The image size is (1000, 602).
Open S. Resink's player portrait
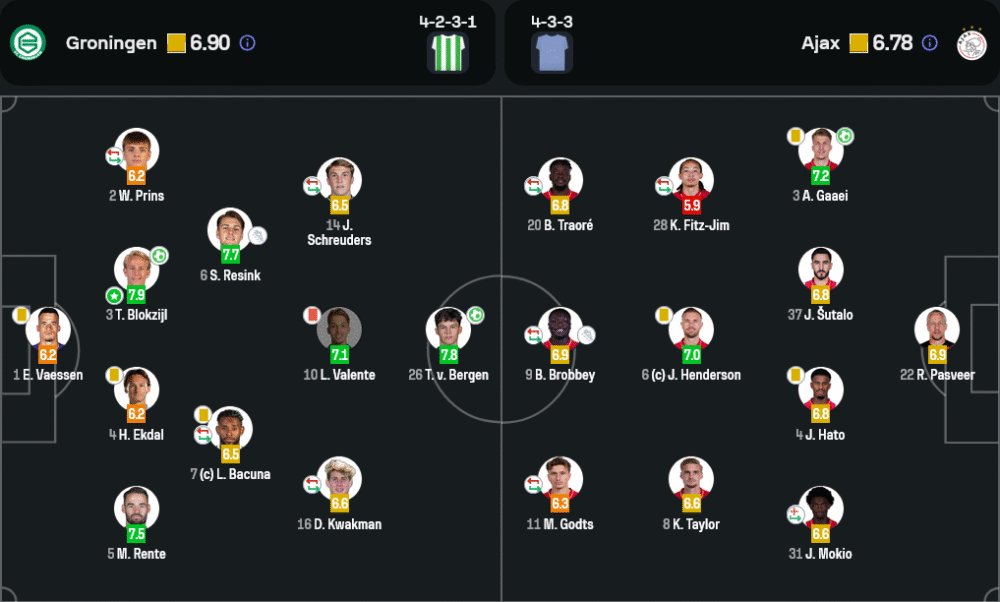[x=230, y=230]
